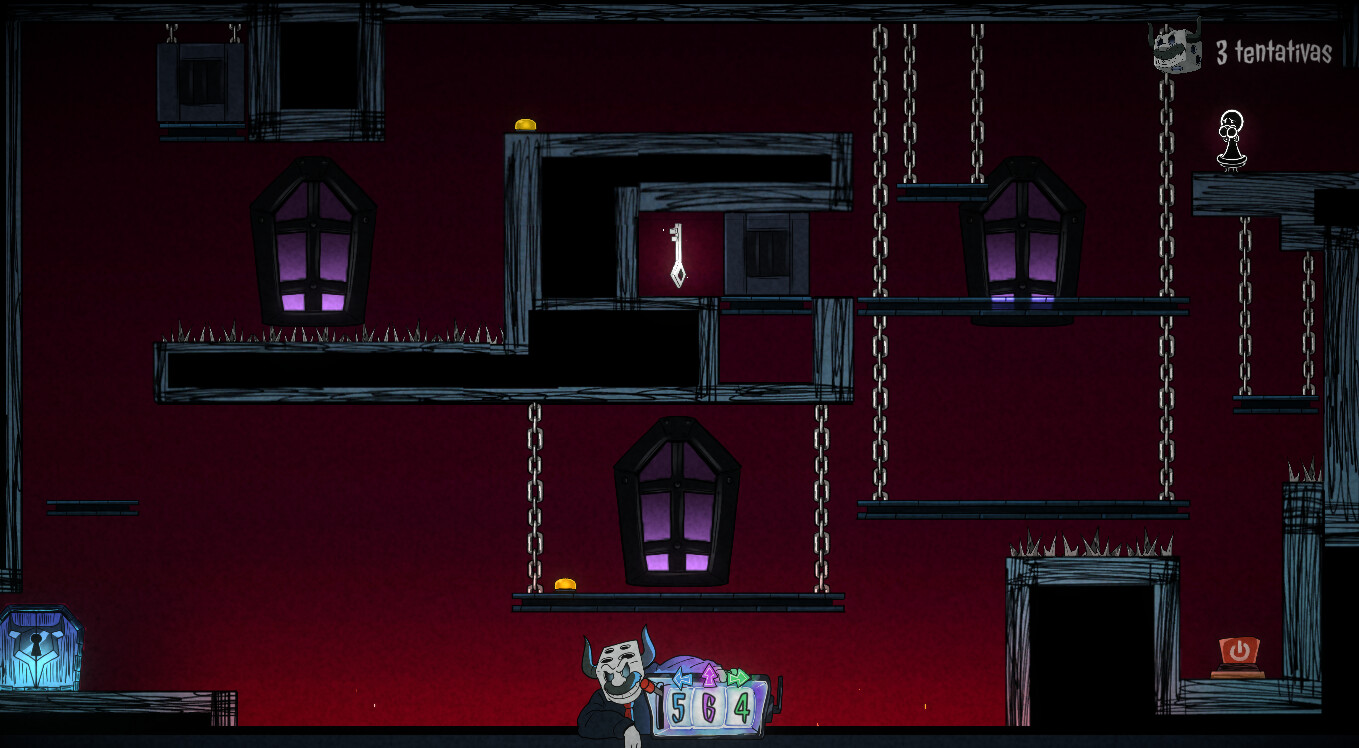Pick up the glowing white key
1359x748 pixels.
tap(678, 255)
